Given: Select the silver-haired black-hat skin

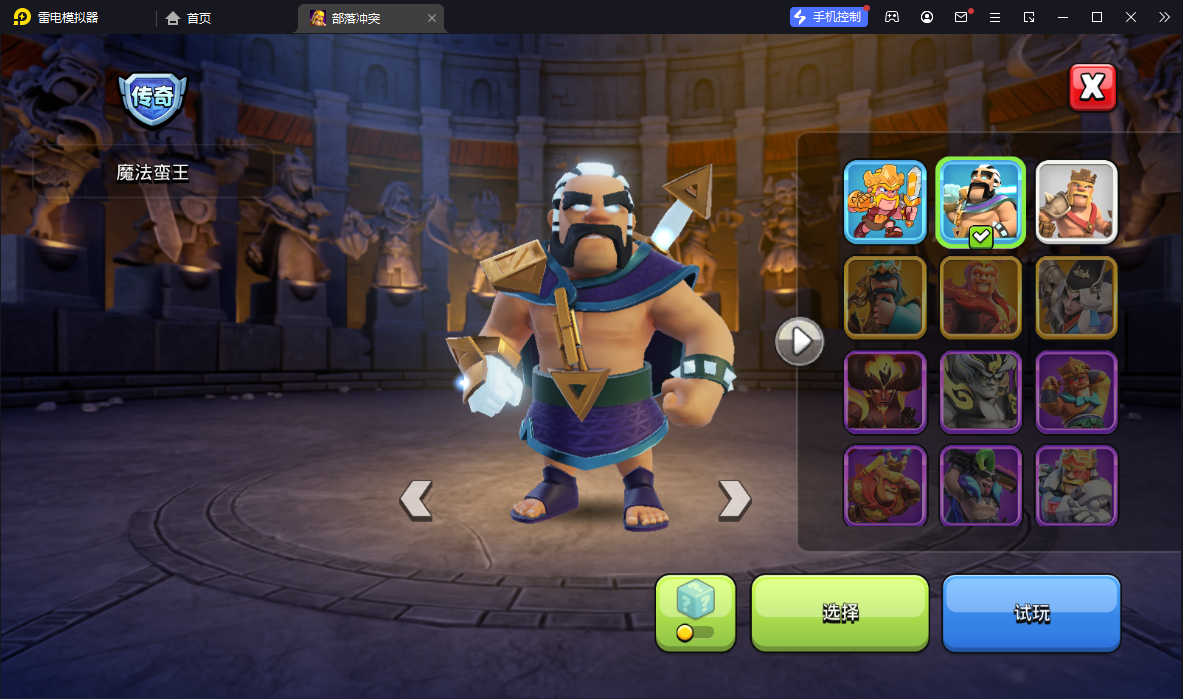Looking at the screenshot, I should [1076, 297].
